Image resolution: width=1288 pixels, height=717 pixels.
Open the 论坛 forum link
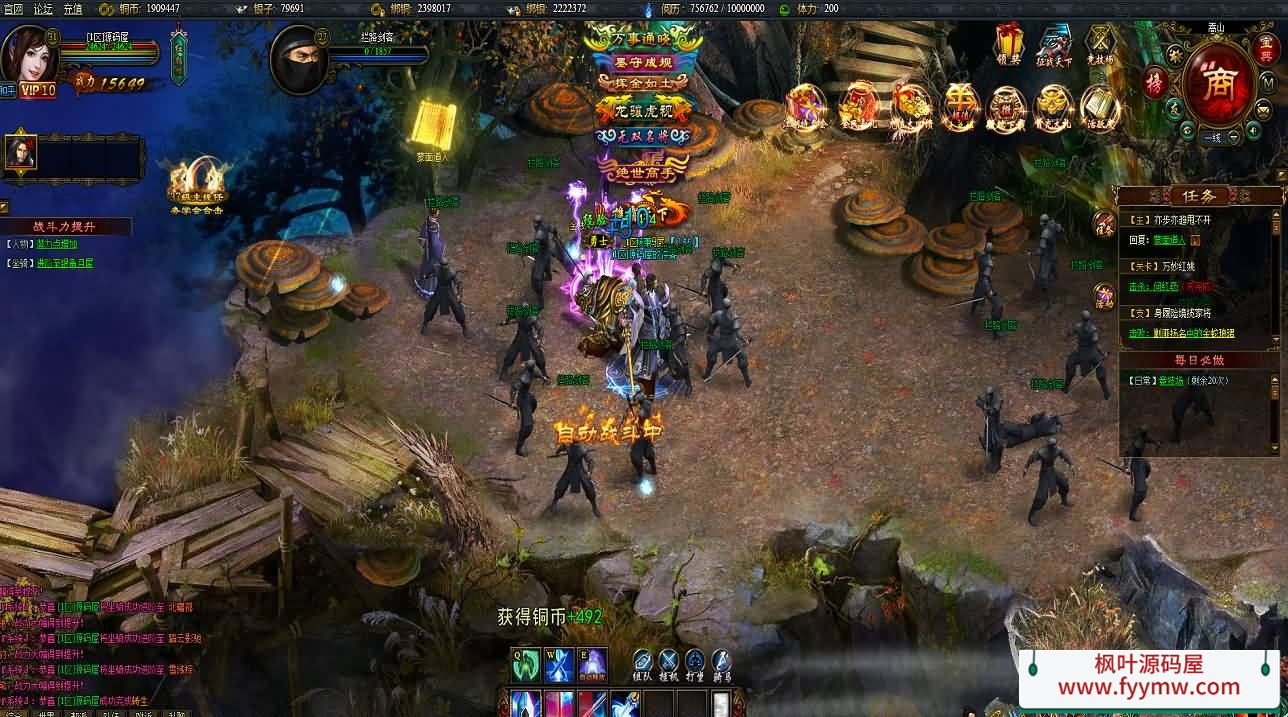point(43,8)
